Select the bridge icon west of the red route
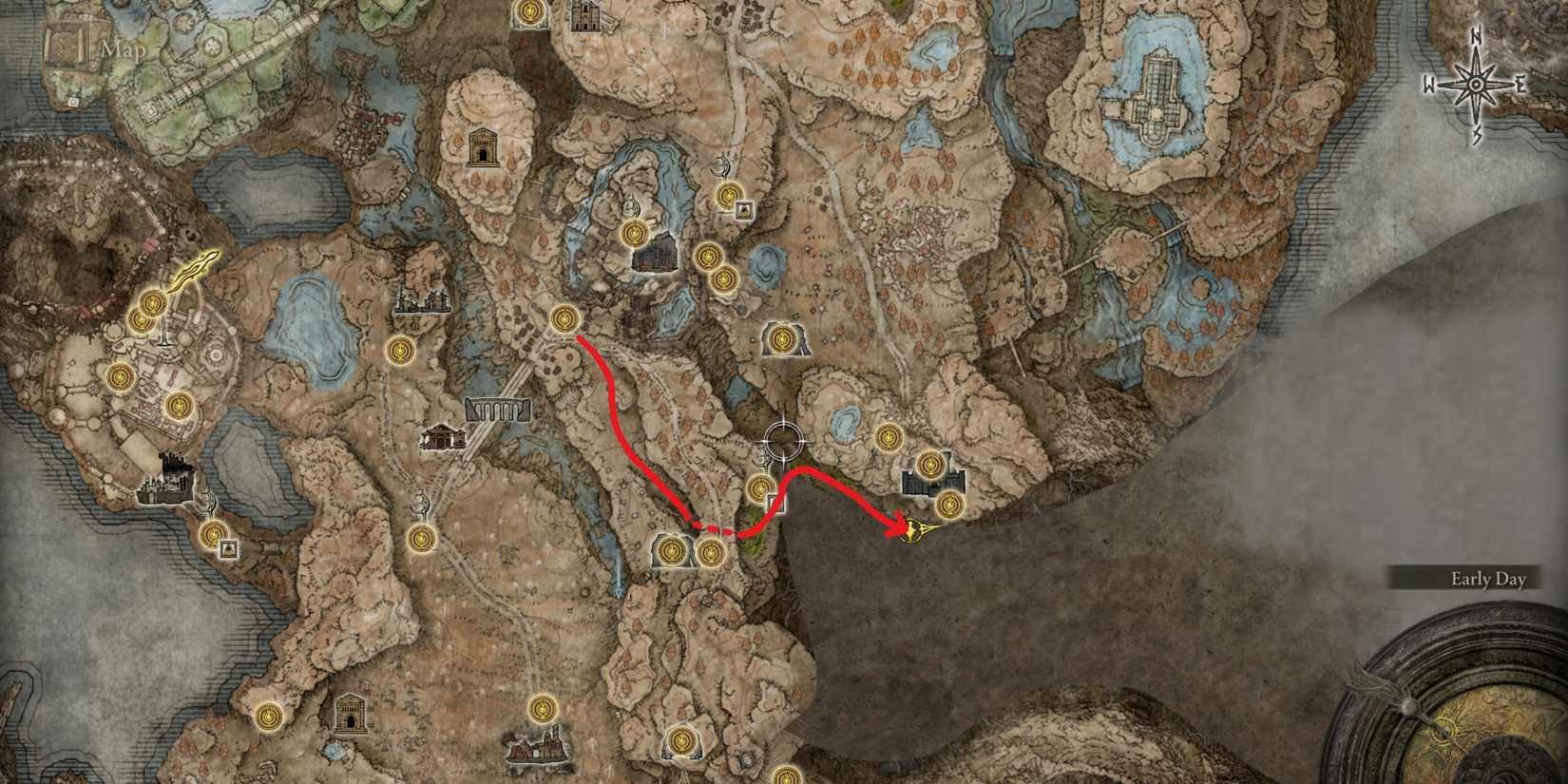 (495, 411)
